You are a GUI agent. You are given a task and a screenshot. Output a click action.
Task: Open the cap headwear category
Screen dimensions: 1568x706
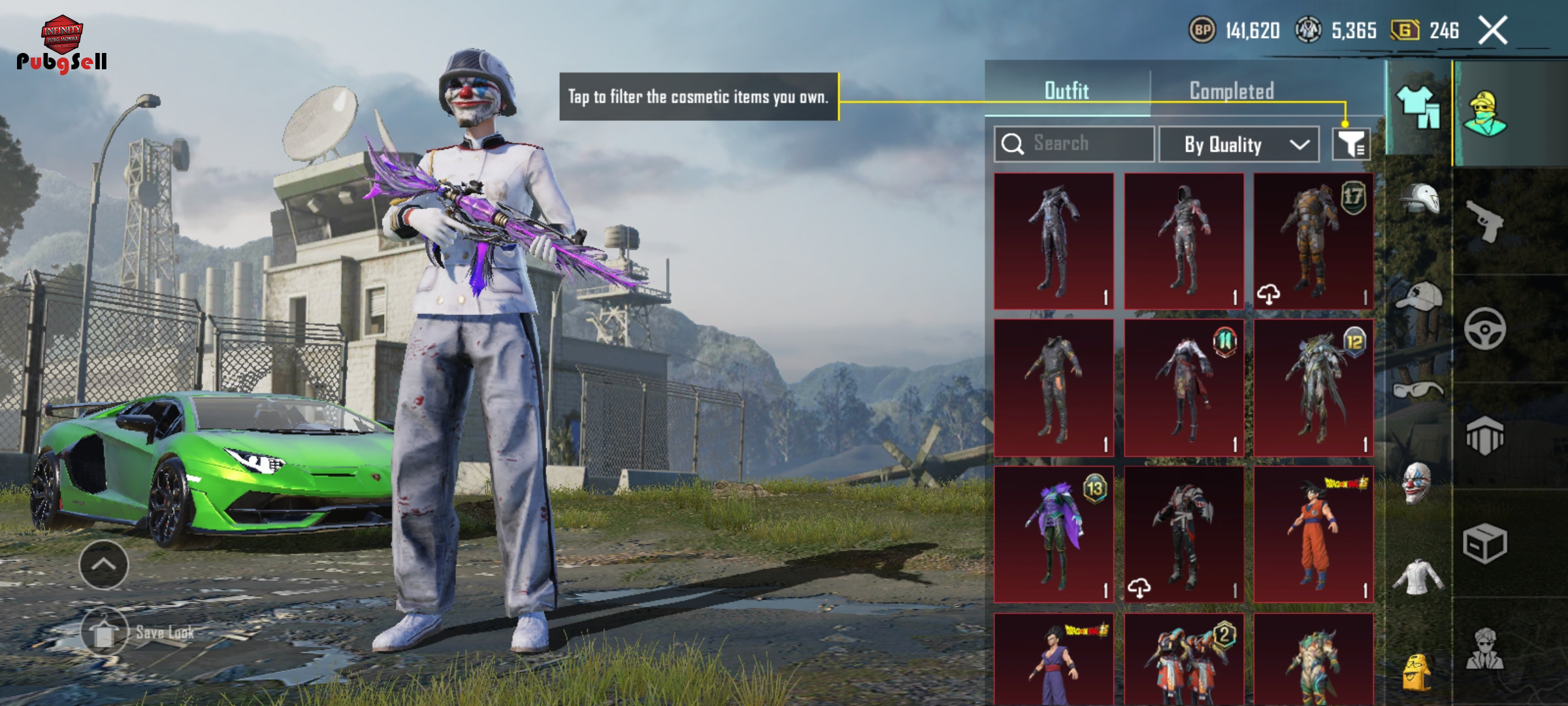(1419, 295)
